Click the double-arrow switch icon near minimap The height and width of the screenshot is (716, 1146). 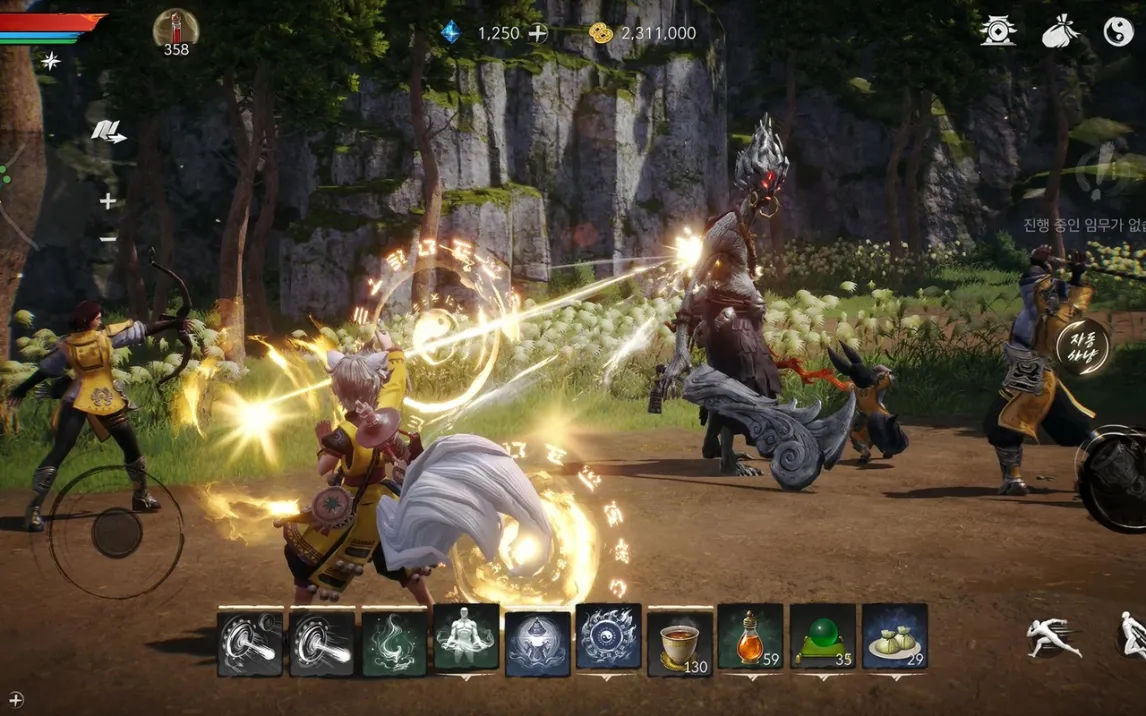coord(108,131)
